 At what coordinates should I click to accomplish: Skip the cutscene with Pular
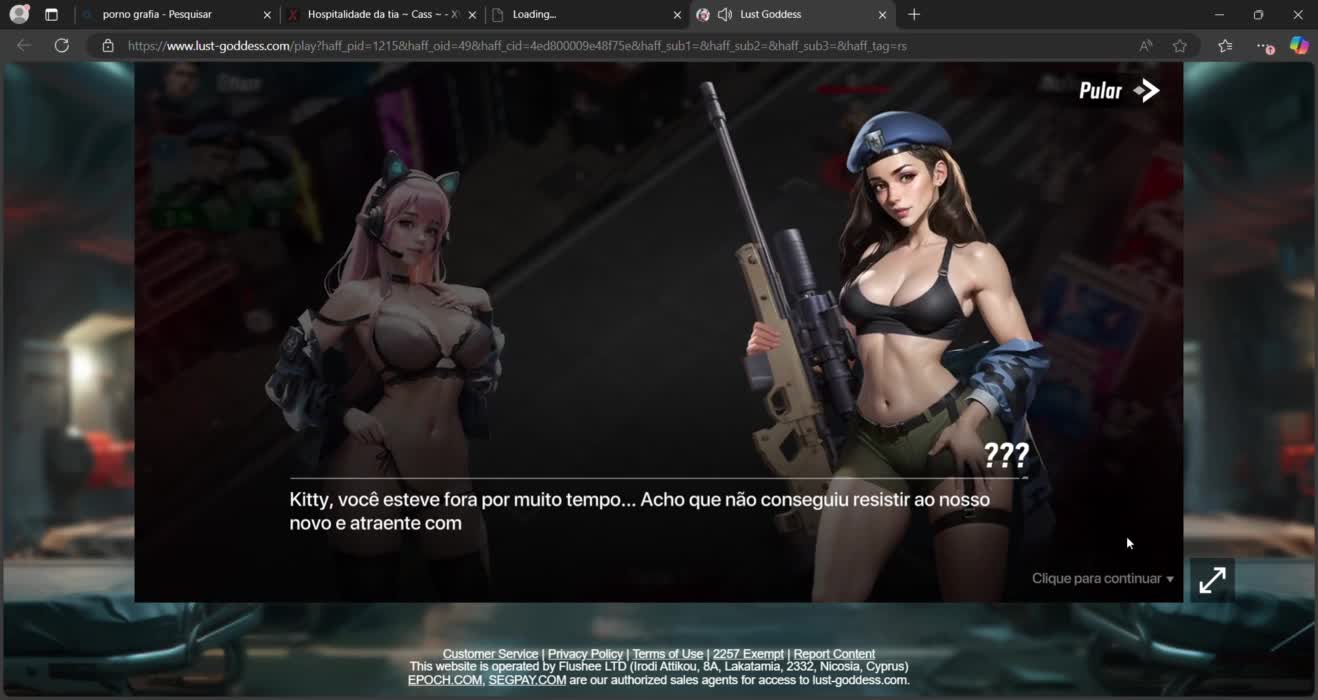pyautogui.click(x=1118, y=91)
